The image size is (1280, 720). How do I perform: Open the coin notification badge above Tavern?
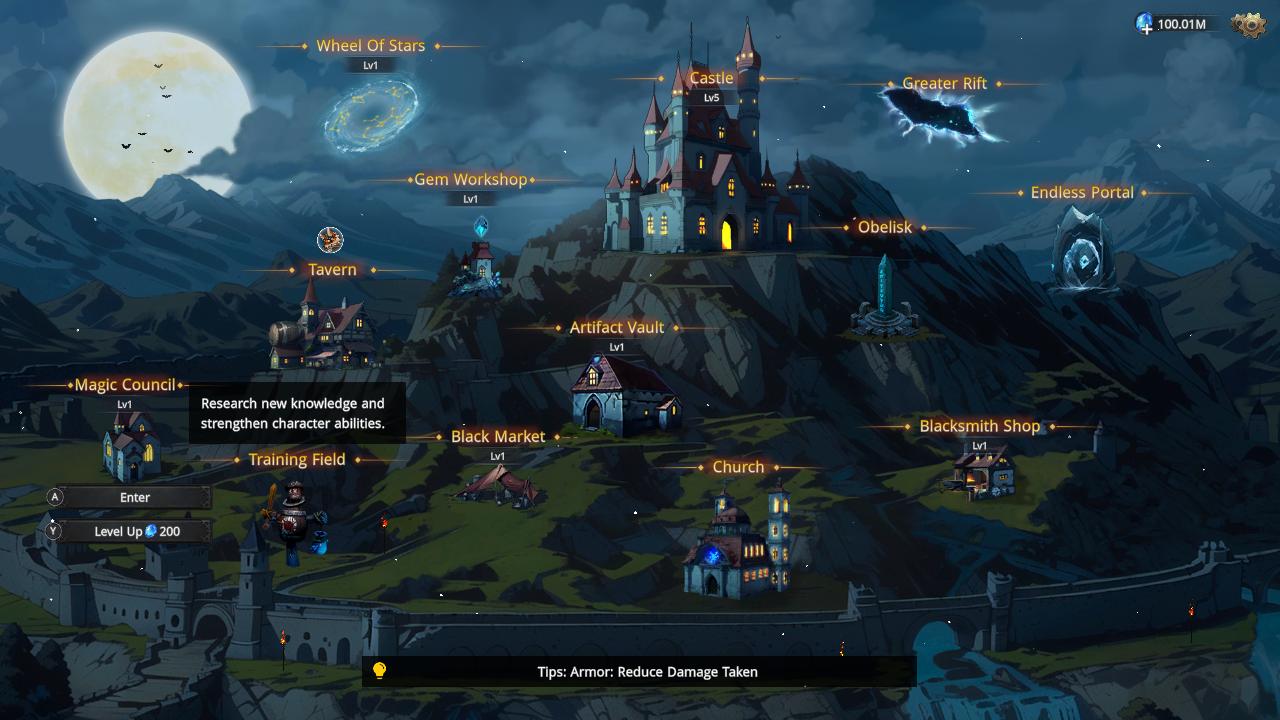click(x=330, y=241)
